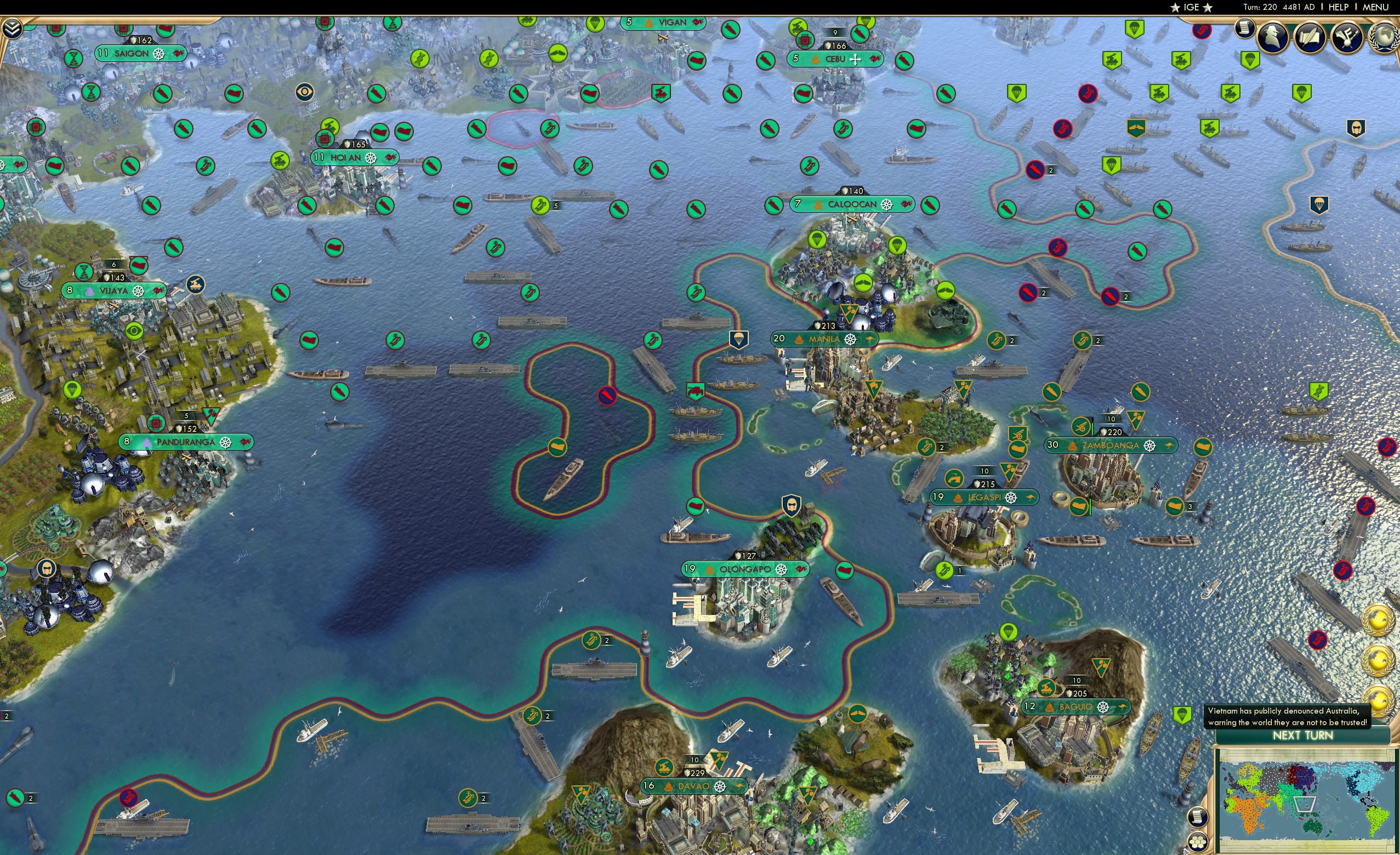Open the Manila city screen banner
Screen dimensions: 1400x855
point(824,339)
